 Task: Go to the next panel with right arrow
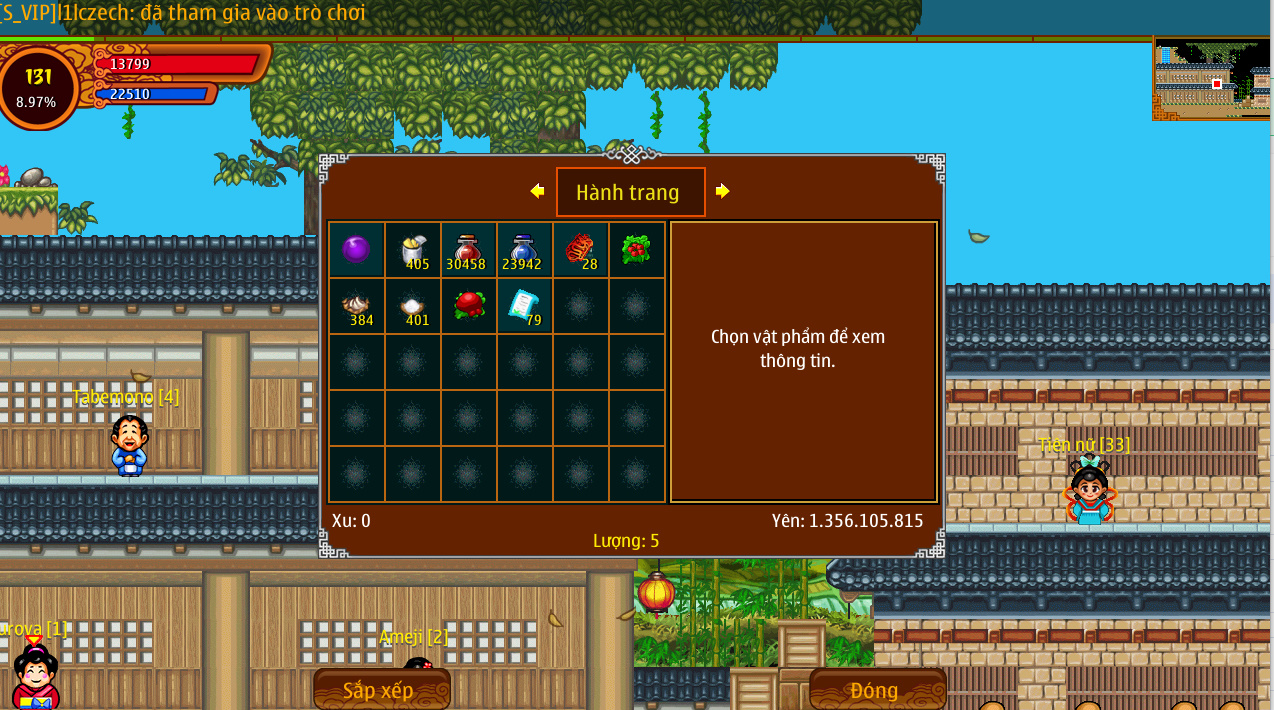(x=722, y=191)
